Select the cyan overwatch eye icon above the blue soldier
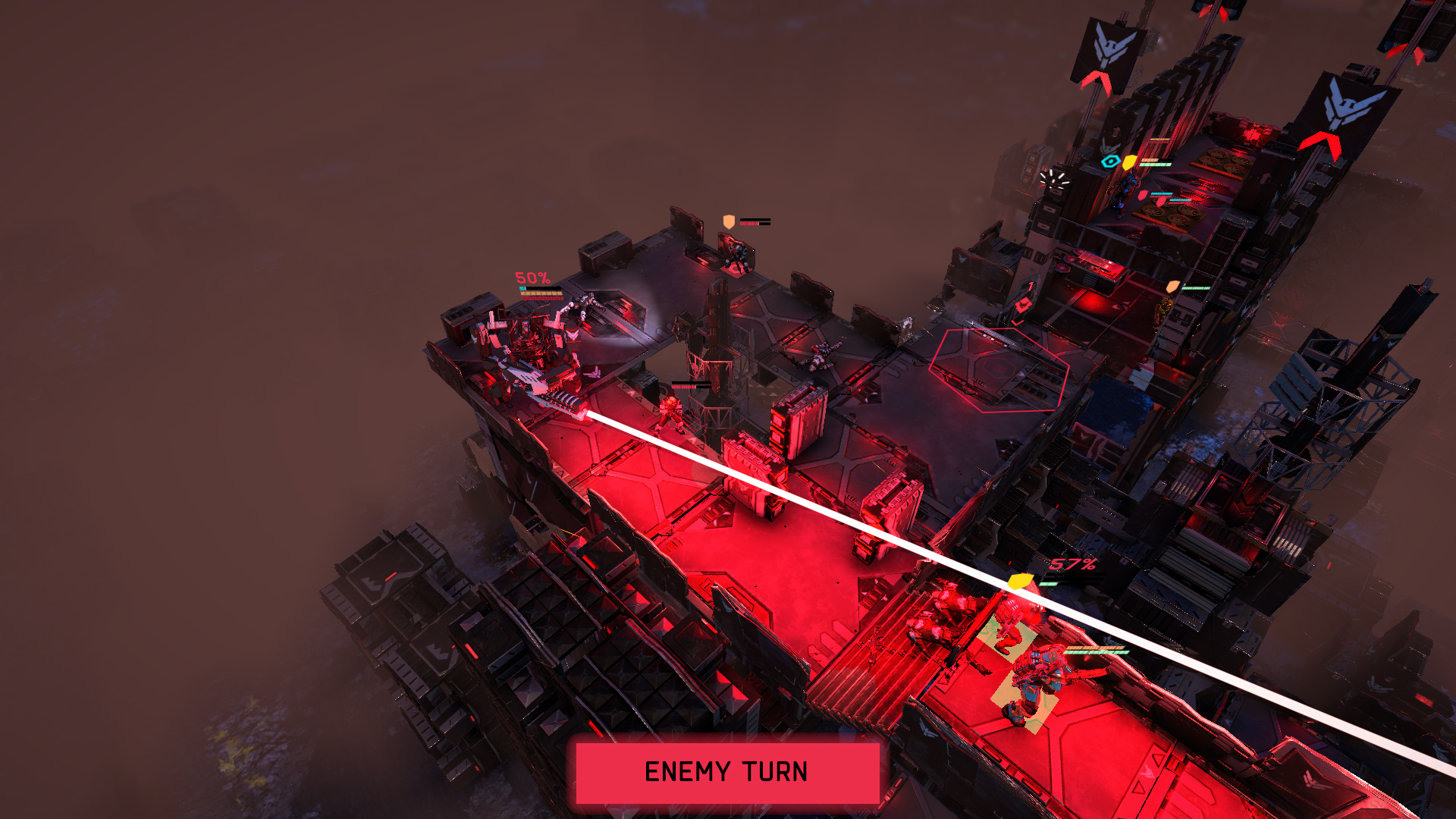 click(x=1110, y=161)
